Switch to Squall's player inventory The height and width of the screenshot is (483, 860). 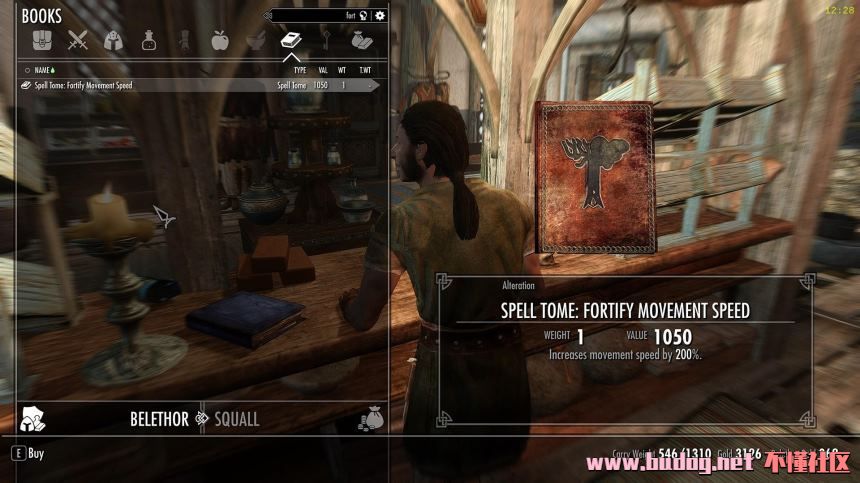pos(237,419)
